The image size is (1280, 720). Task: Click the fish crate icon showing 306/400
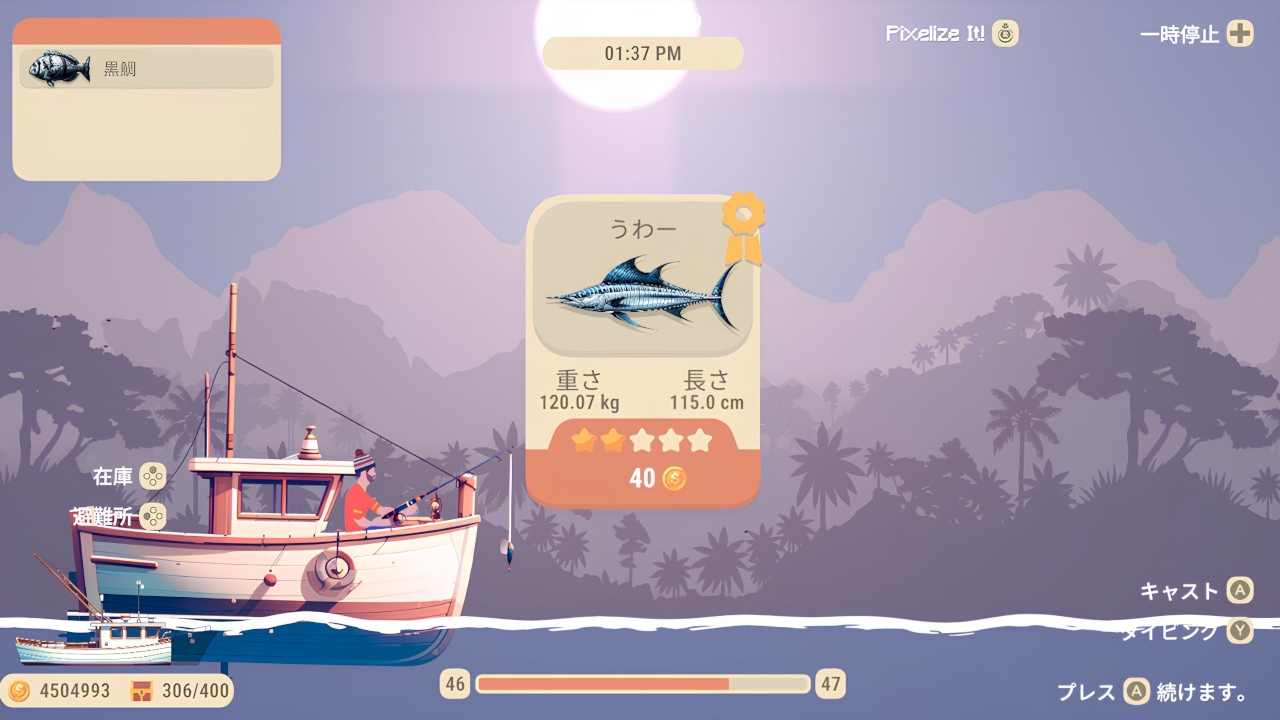140,691
